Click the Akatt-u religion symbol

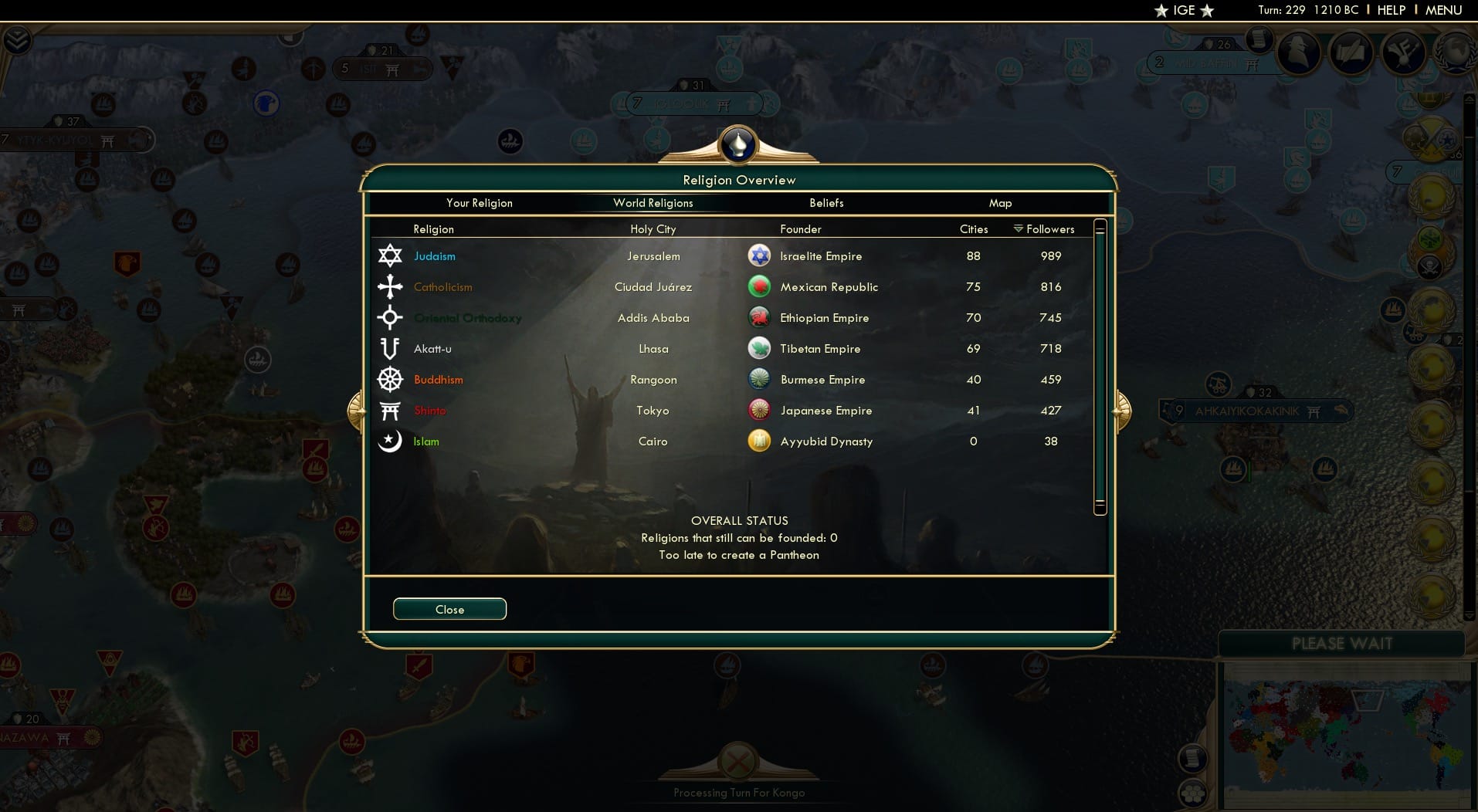391,348
